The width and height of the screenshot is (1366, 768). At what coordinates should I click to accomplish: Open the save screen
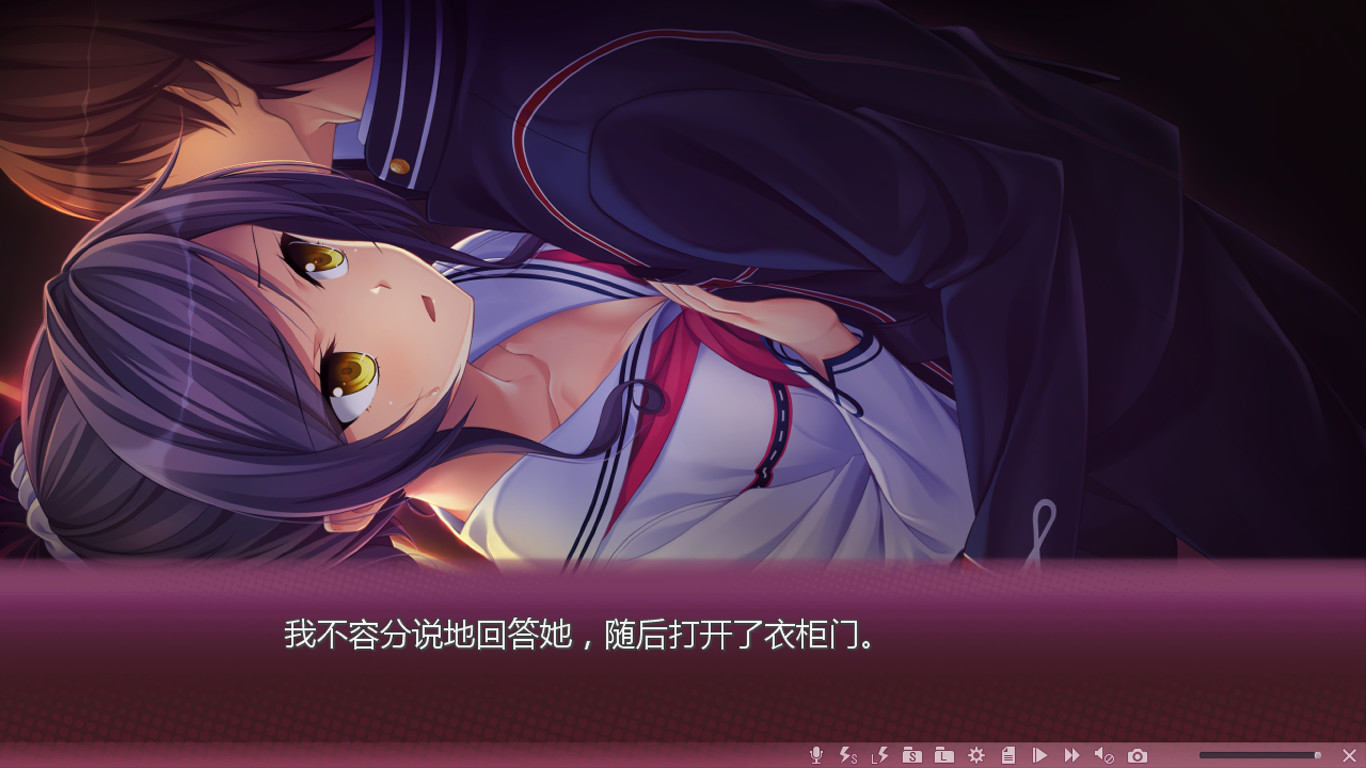[912, 757]
